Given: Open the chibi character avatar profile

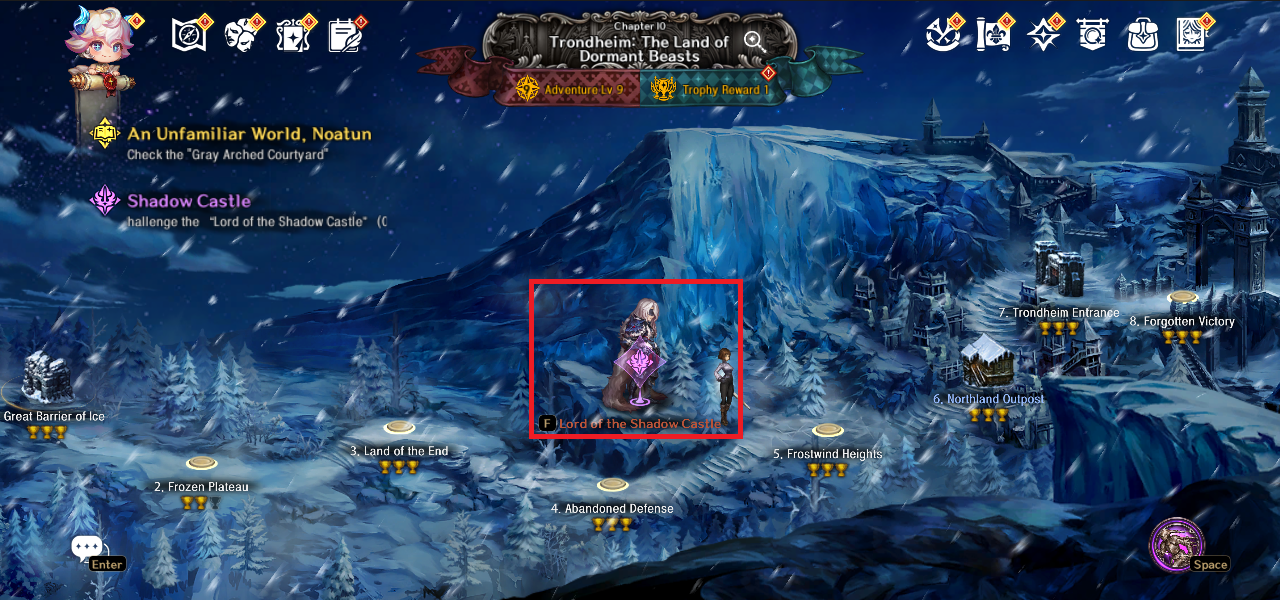Looking at the screenshot, I should 100,40.
